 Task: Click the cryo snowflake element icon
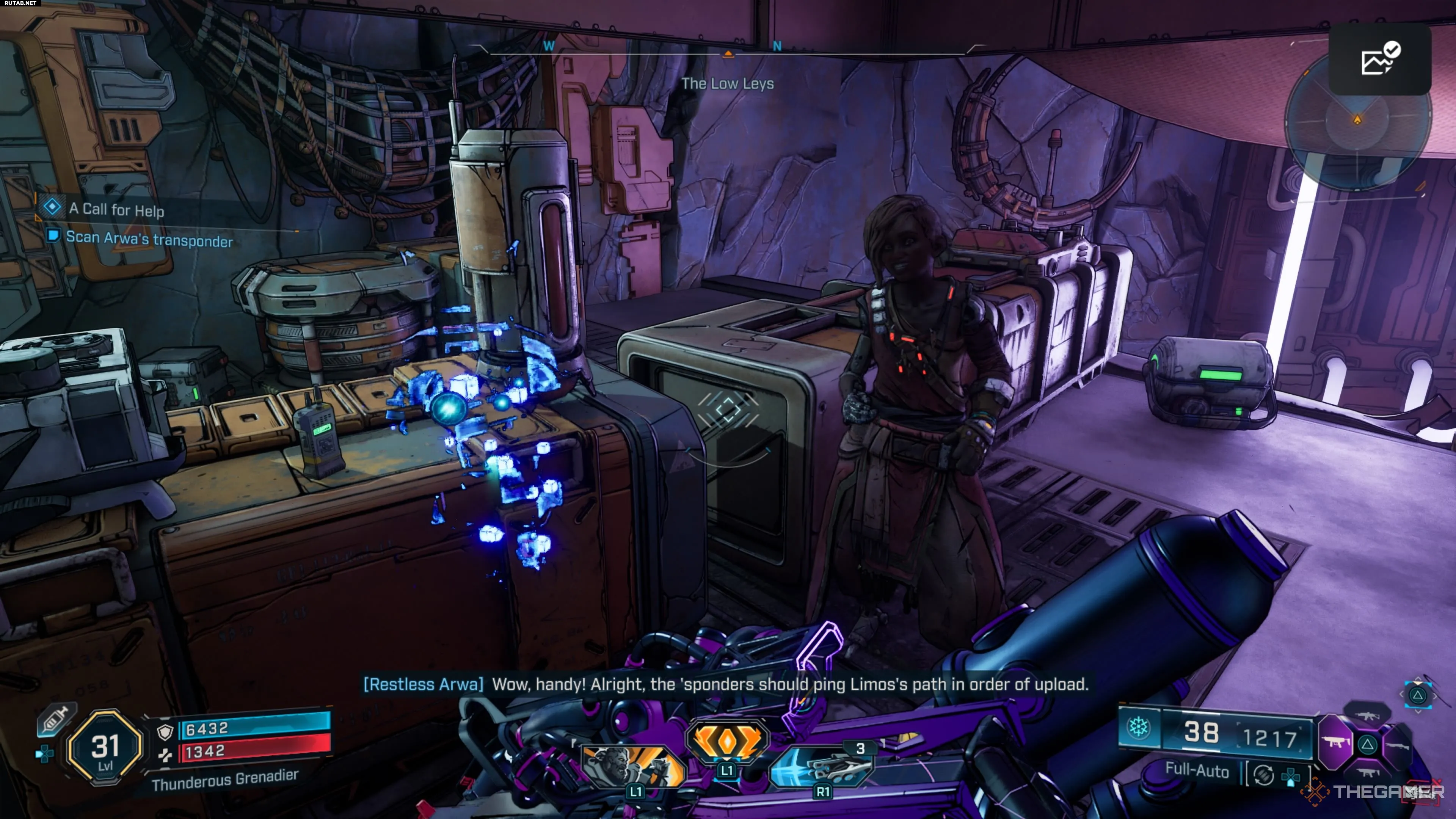[1138, 728]
